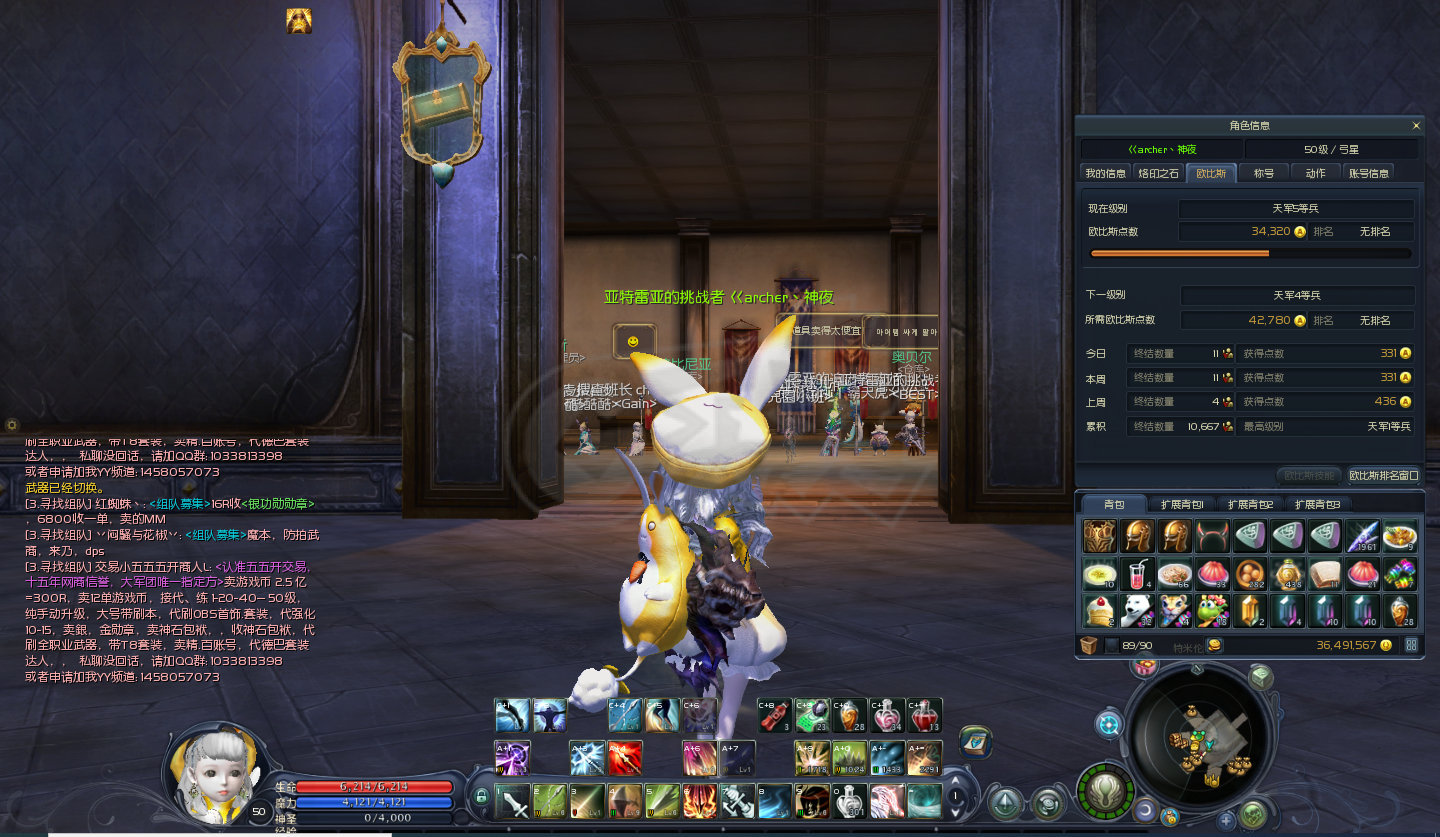Open the hanging treasure chest mirror icon

(441, 101)
